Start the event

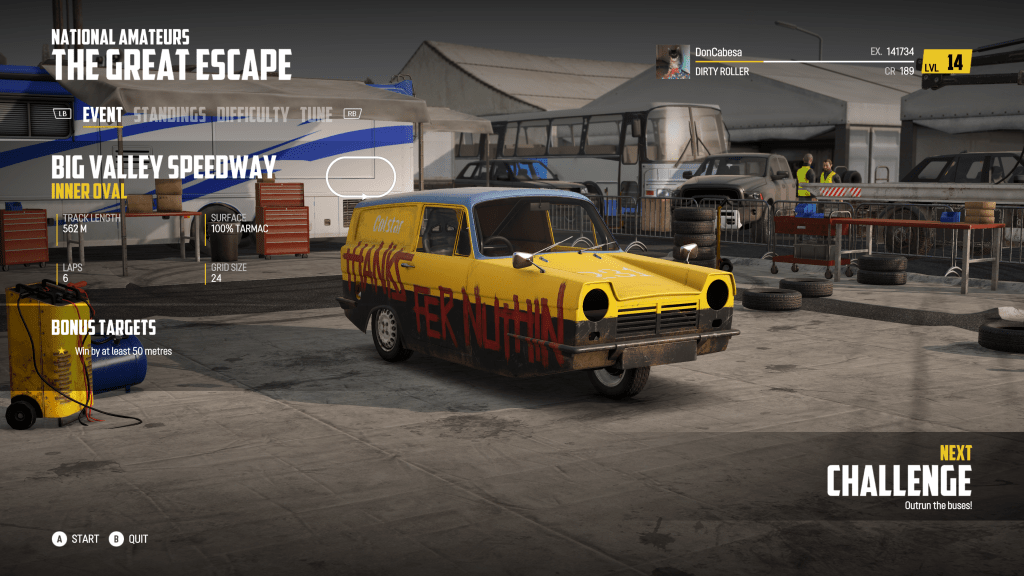[76, 539]
